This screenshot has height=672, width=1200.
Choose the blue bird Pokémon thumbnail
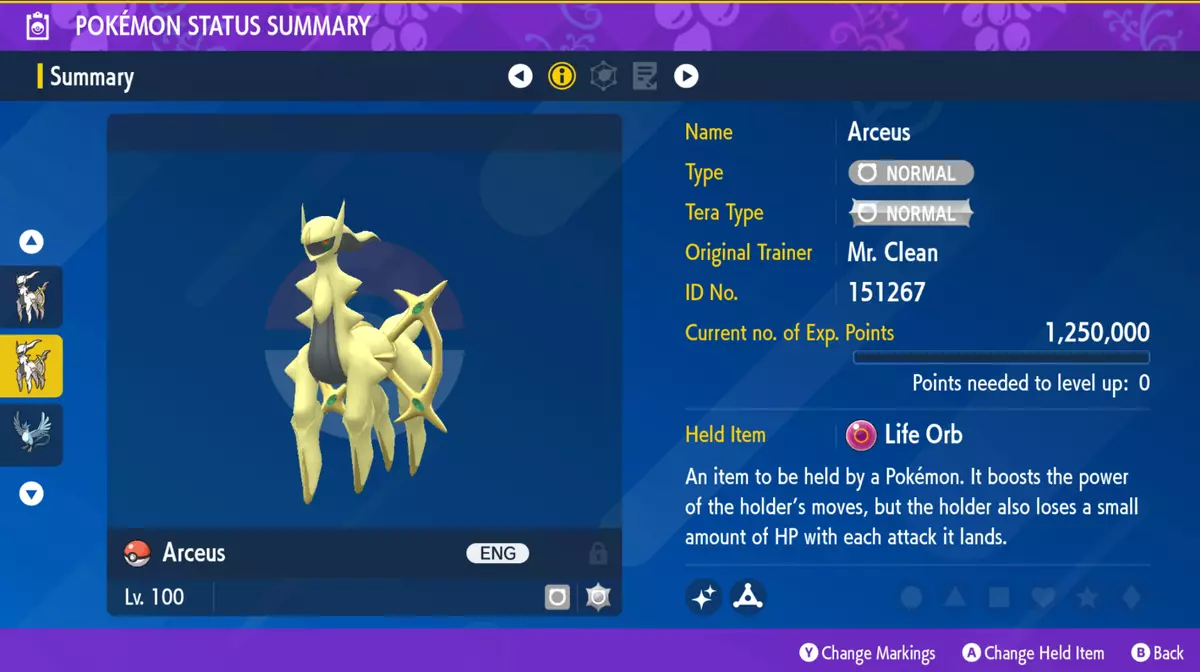point(31,434)
